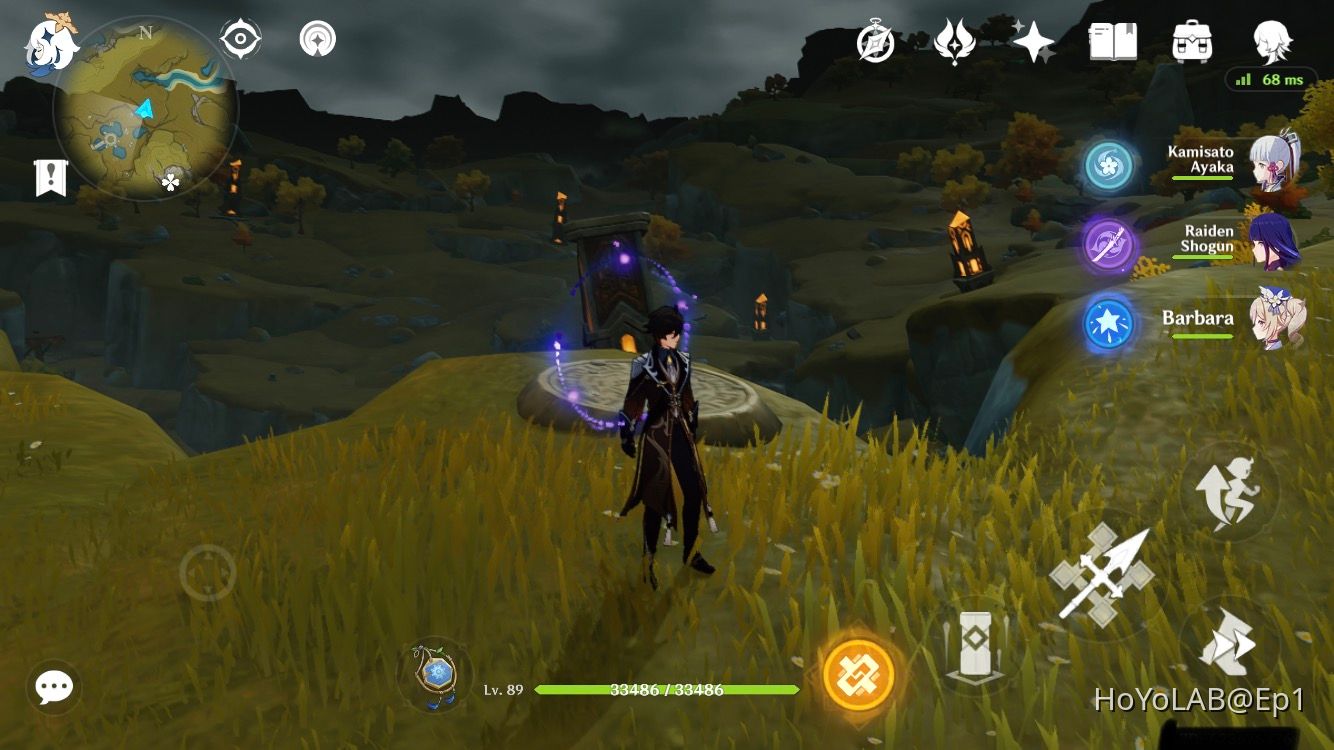1334x750 pixels.
Task: Toggle Elemental Sight near the minimap
Action: click(x=238, y=39)
